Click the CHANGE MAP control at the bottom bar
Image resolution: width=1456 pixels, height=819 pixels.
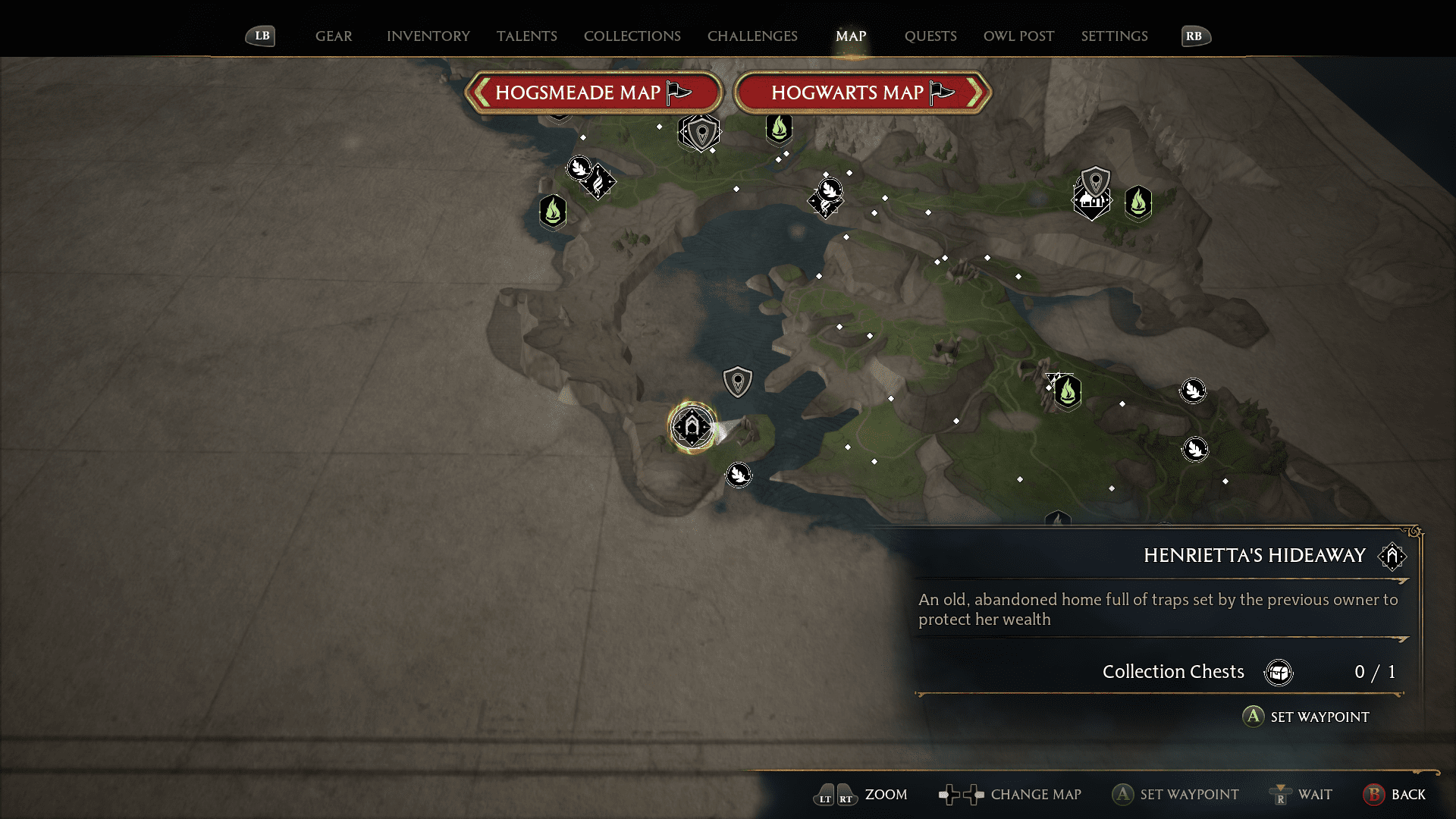pos(1036,795)
